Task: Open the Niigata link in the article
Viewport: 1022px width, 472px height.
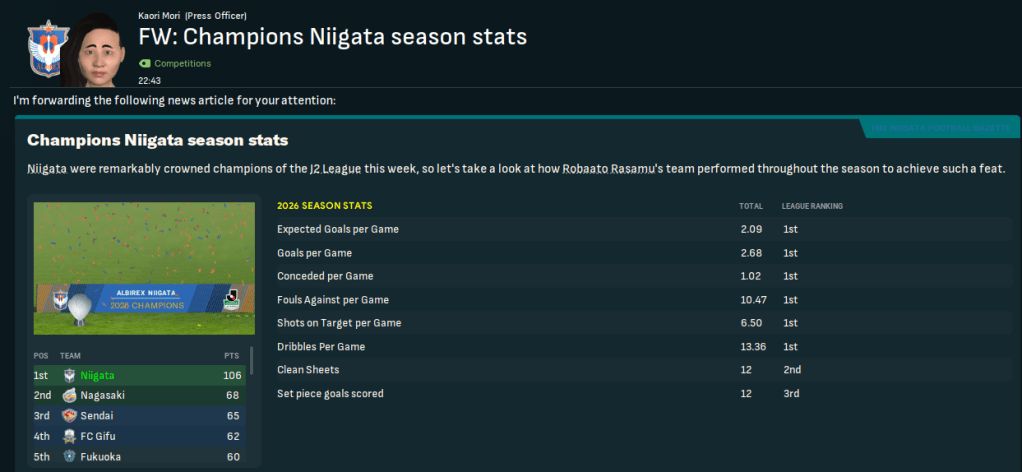Action: coord(48,168)
